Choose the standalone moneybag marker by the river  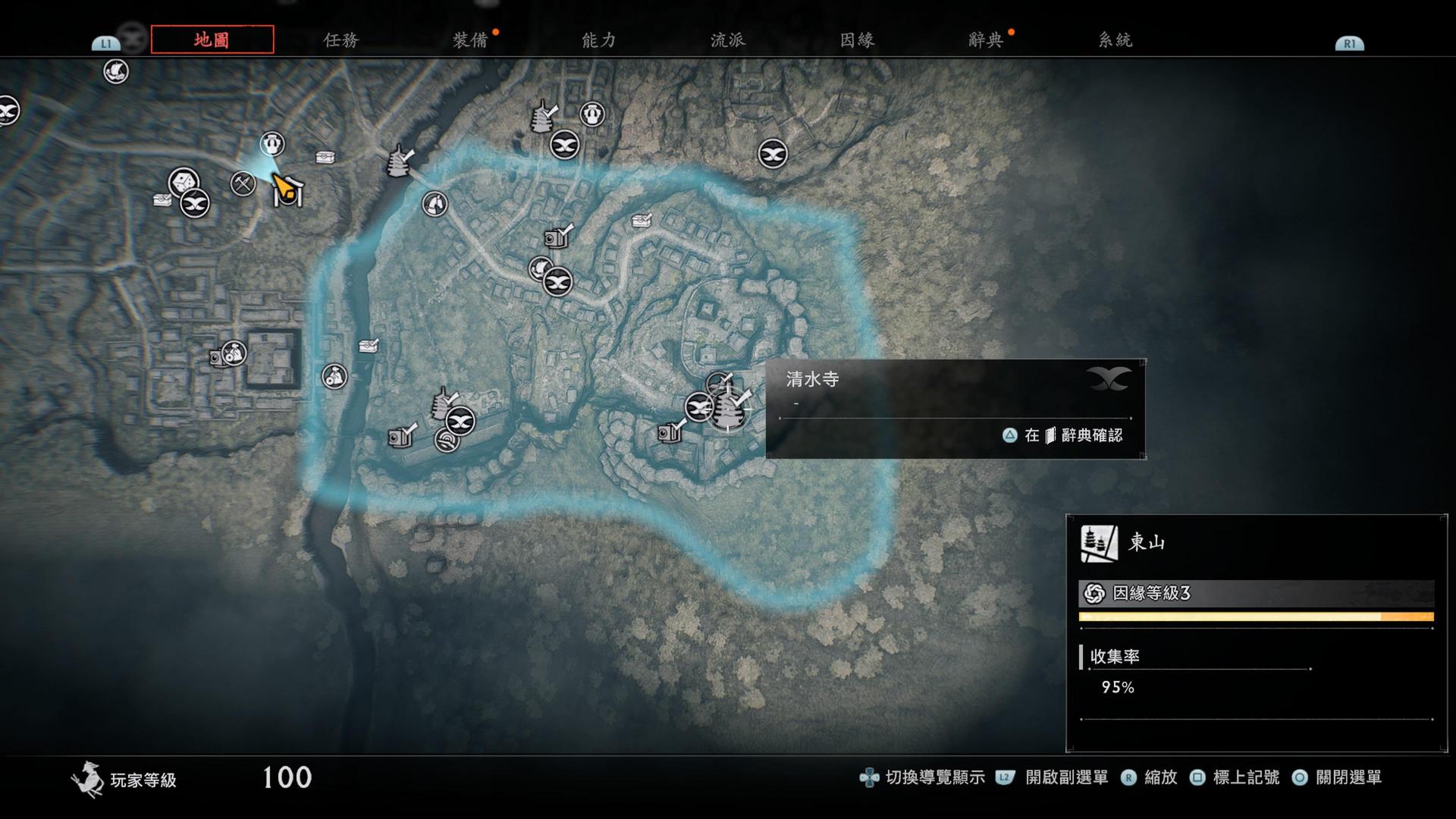(334, 375)
